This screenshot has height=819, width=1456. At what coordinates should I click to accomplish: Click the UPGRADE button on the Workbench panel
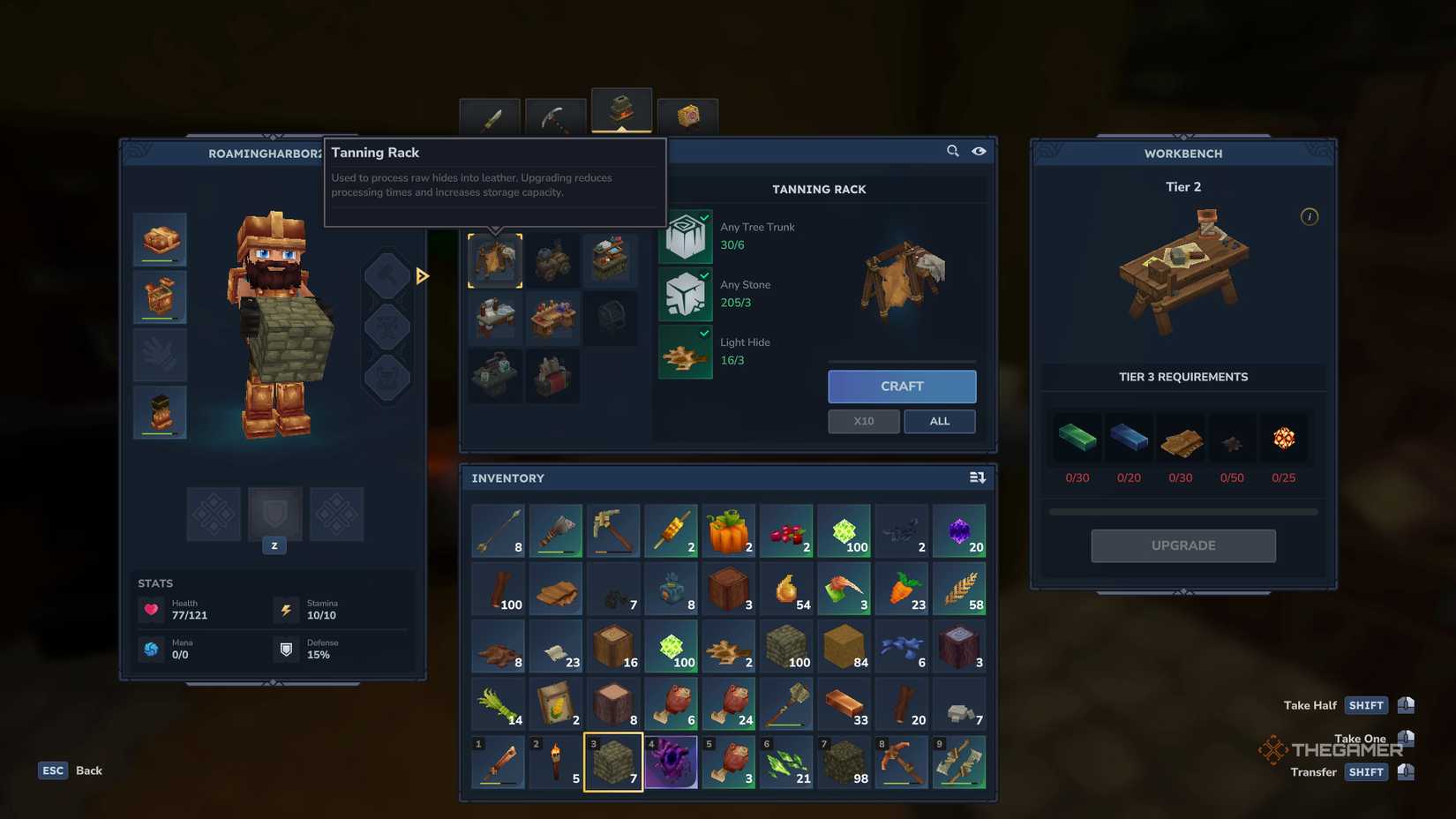pos(1182,545)
